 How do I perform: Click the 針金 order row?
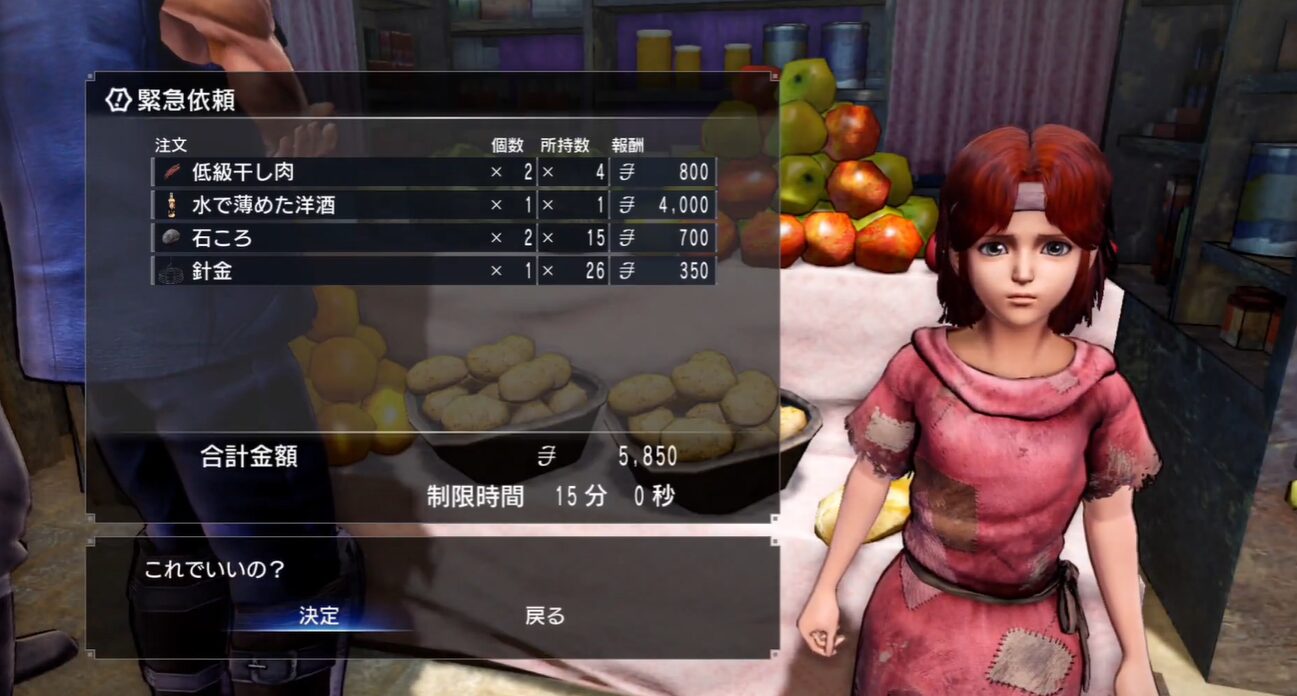pyautogui.click(x=433, y=270)
